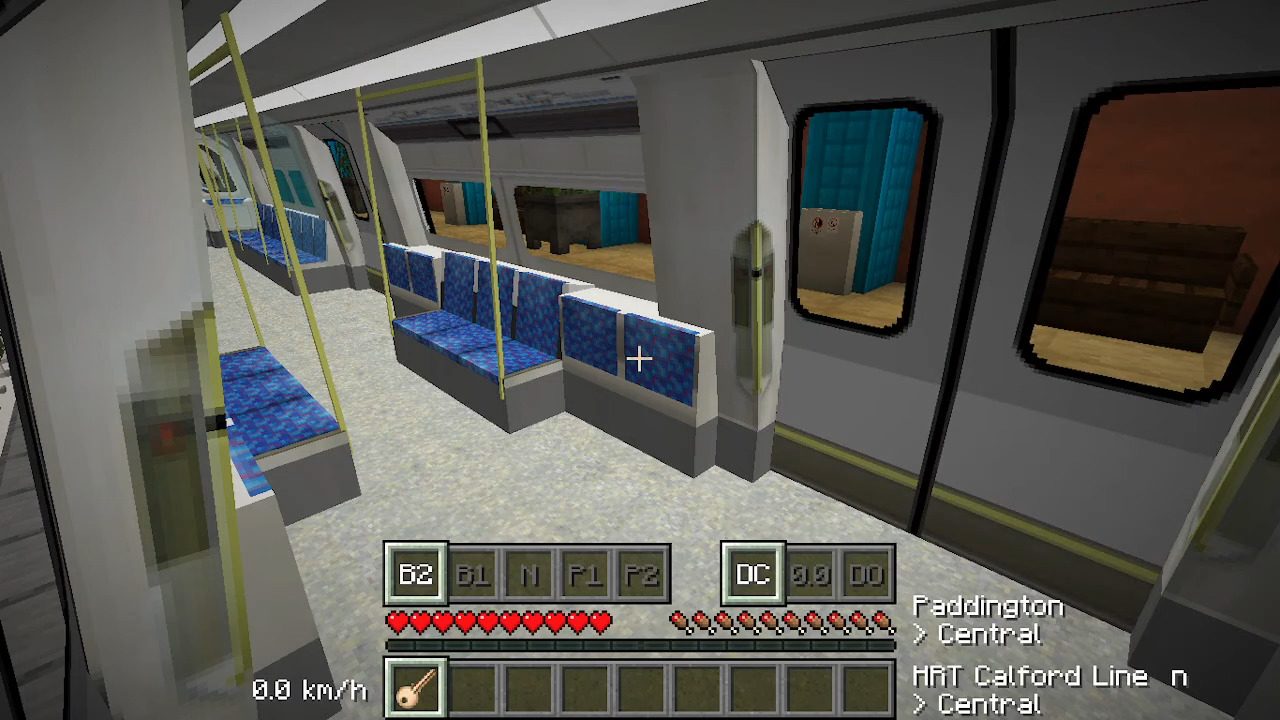Select the B1 brake notch
This screenshot has width=1280, height=720.
[473, 573]
